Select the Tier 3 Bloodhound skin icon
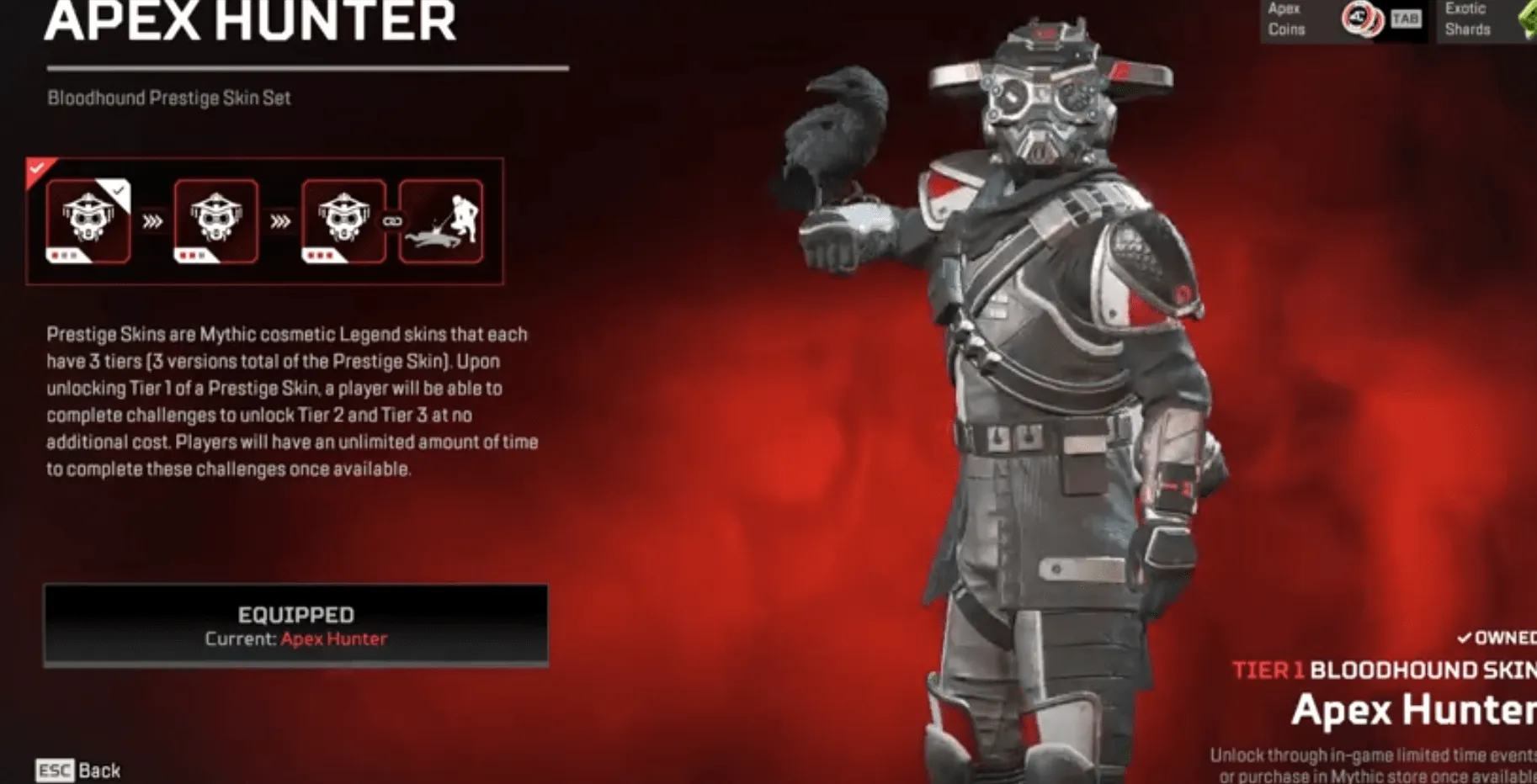Screen dimensions: 1537x784 342,220
